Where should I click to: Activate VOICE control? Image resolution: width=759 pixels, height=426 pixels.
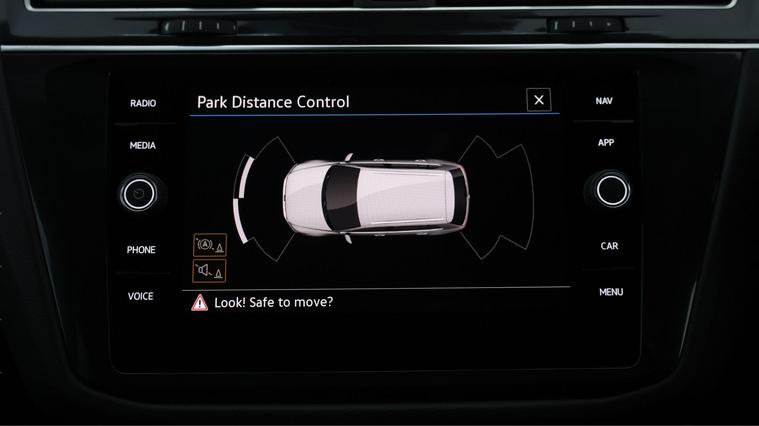pos(141,296)
